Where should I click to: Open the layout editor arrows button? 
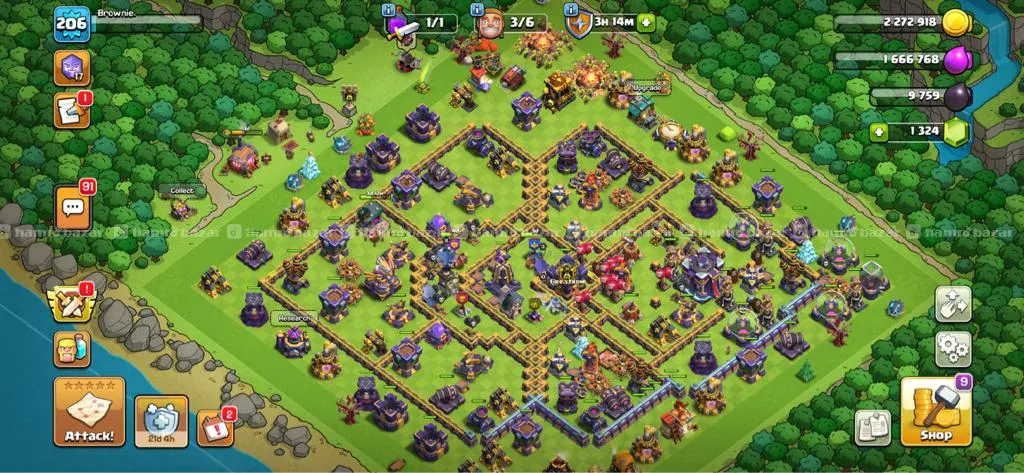pos(953,304)
